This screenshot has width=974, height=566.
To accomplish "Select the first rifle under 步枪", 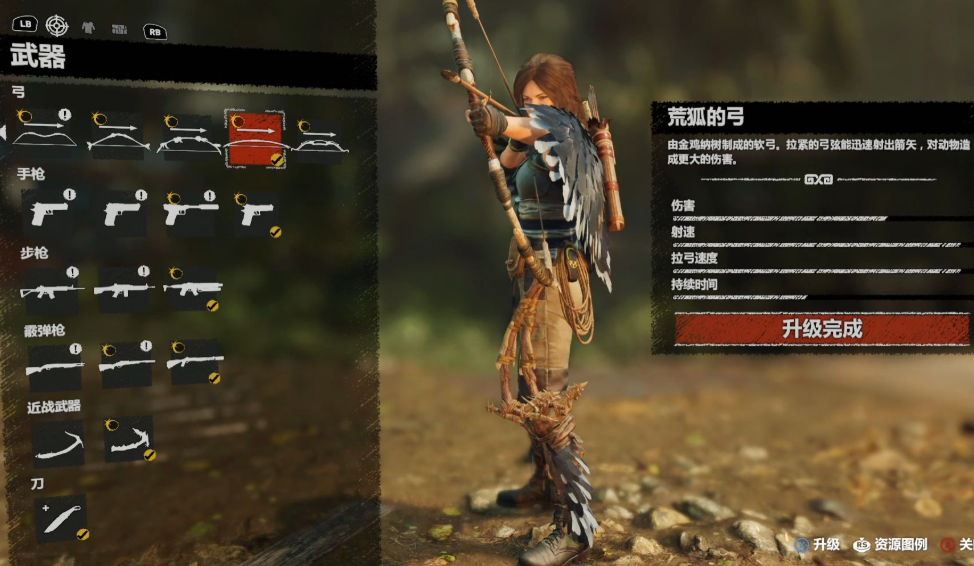I will coord(51,290).
